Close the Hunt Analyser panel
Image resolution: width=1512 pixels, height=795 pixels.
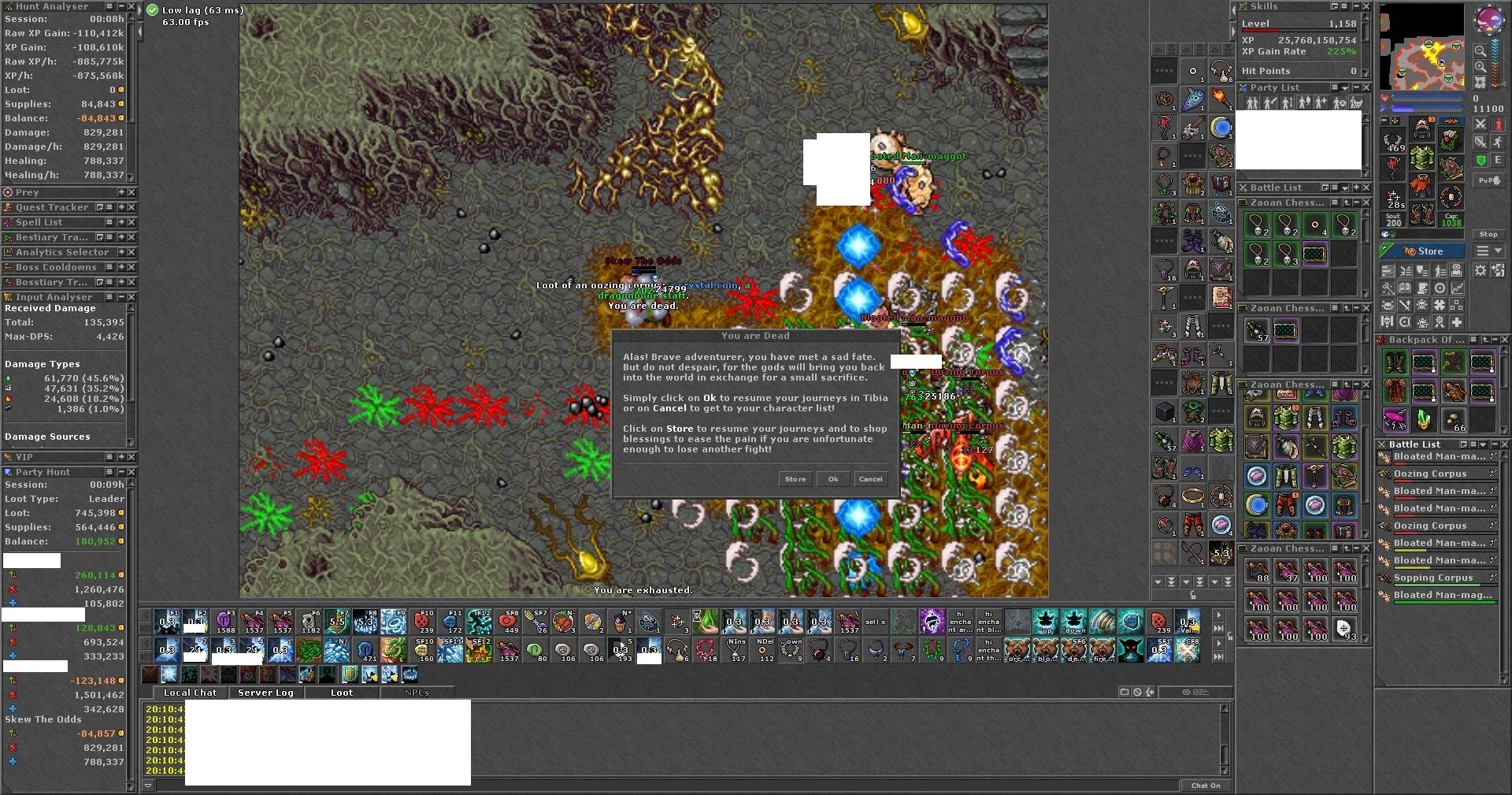(132, 6)
